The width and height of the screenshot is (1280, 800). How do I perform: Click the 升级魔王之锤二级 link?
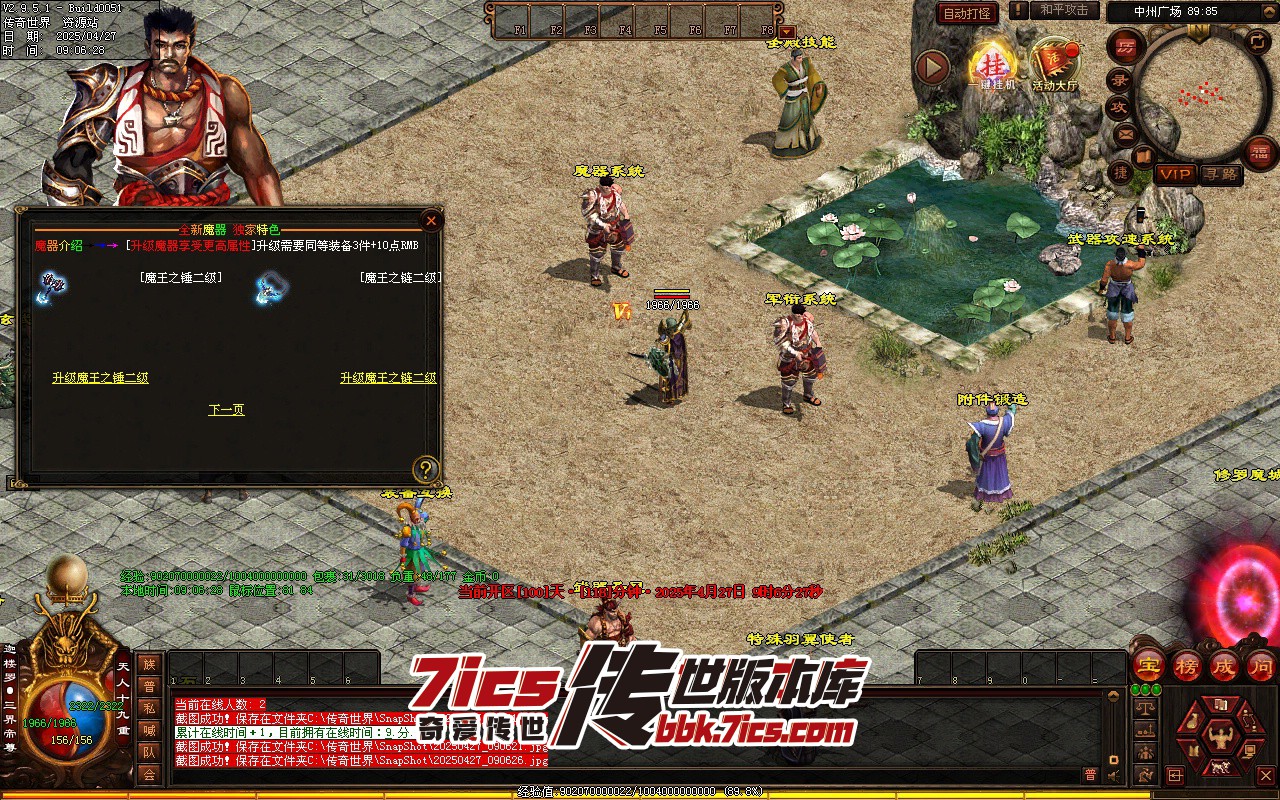[x=100, y=378]
